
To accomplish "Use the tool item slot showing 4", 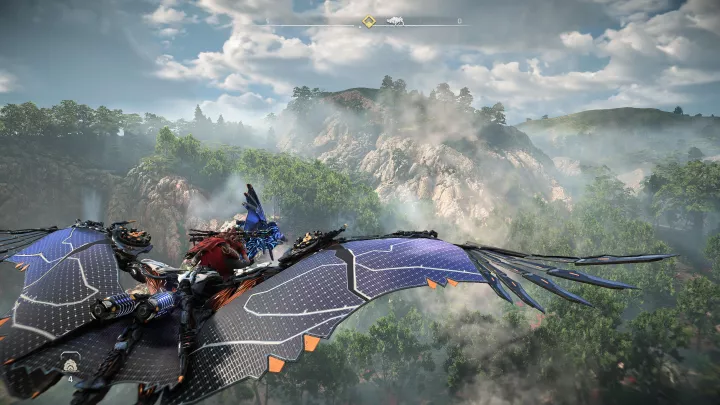I will [72, 364].
